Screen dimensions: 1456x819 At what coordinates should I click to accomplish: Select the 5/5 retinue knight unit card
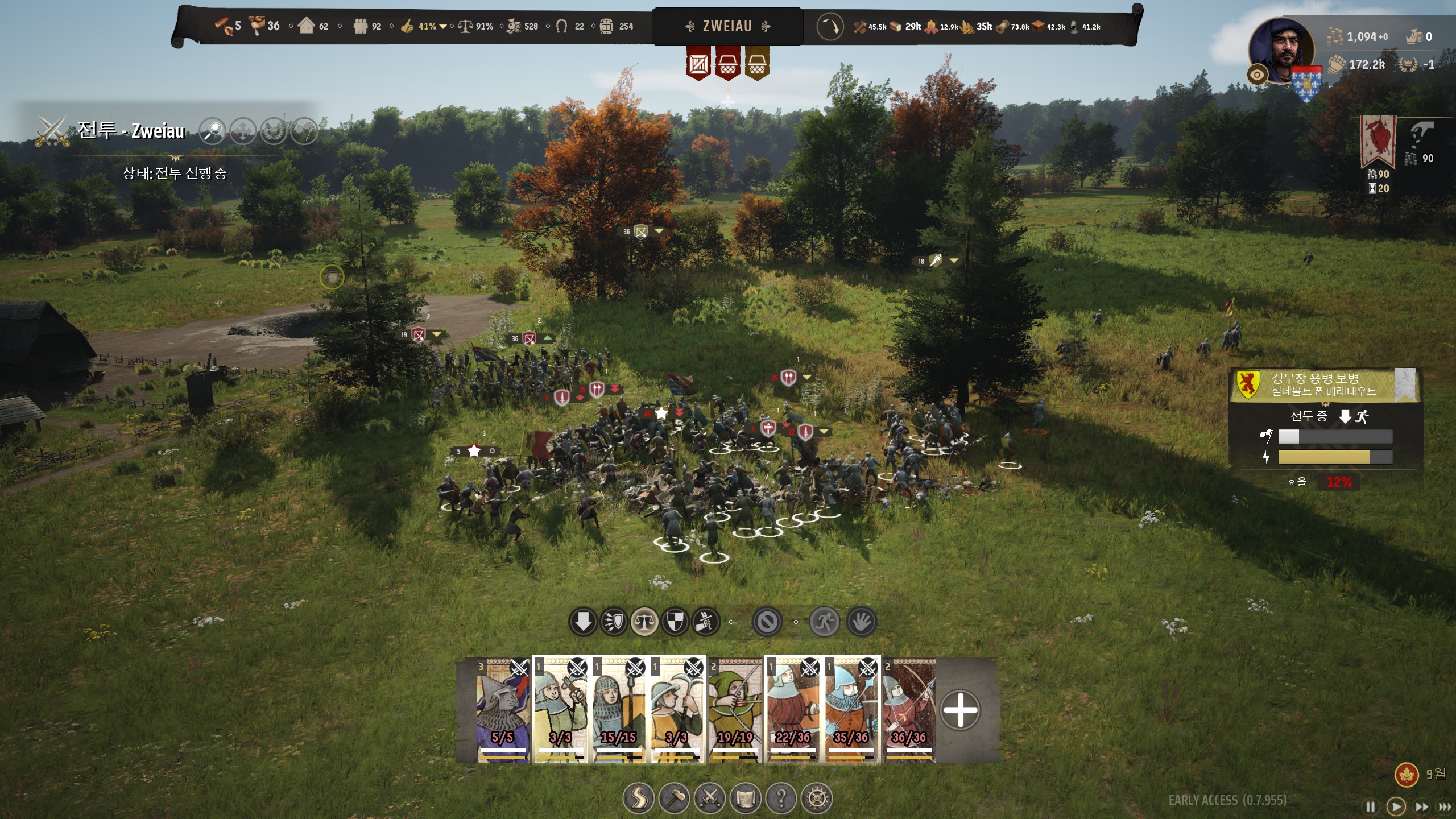503,710
